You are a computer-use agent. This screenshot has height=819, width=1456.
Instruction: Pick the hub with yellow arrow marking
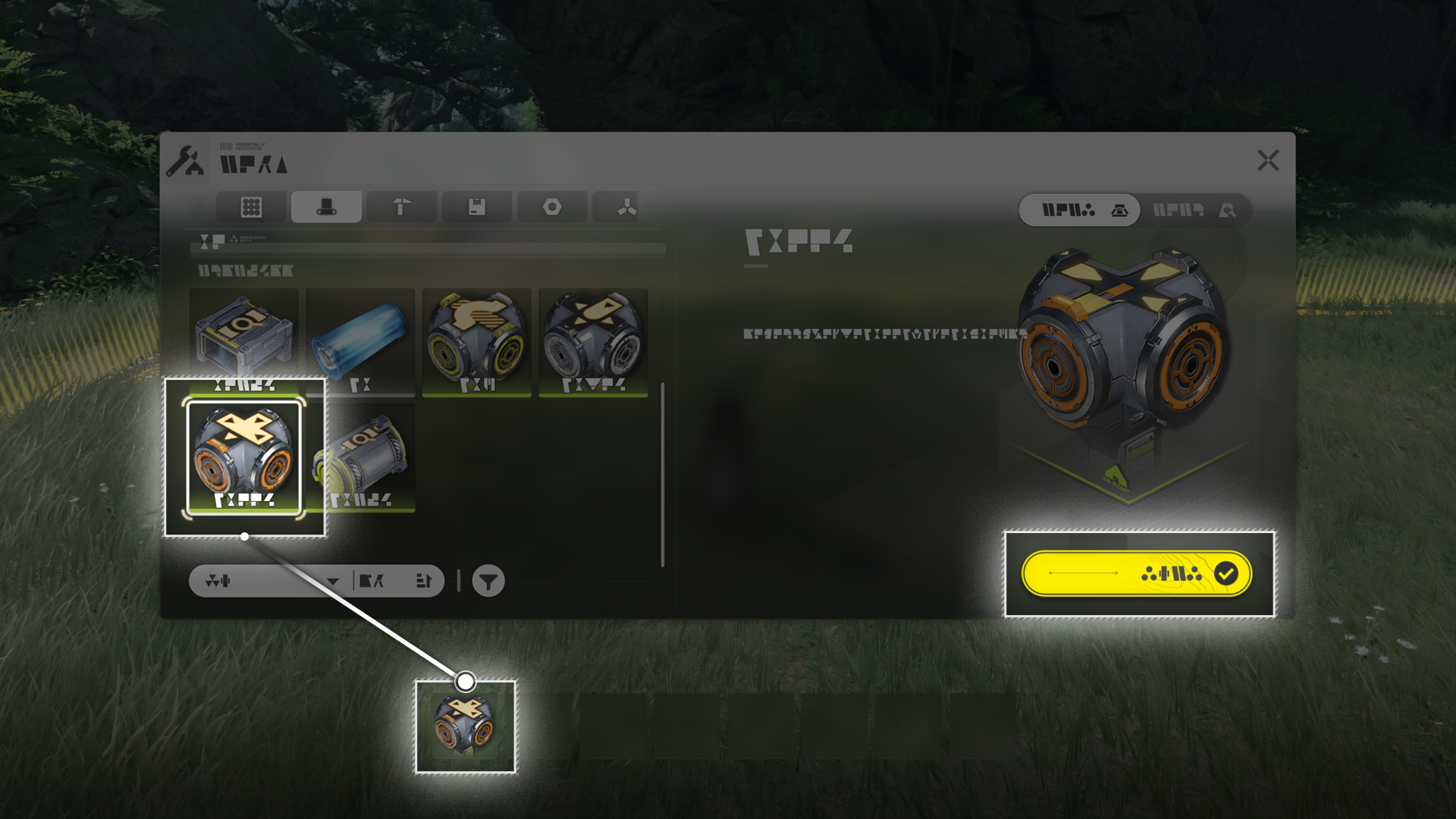coord(476,341)
